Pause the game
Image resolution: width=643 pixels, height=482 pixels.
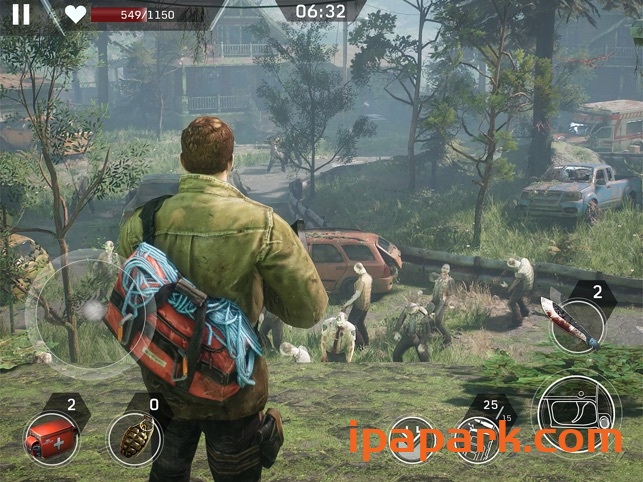coord(21,14)
